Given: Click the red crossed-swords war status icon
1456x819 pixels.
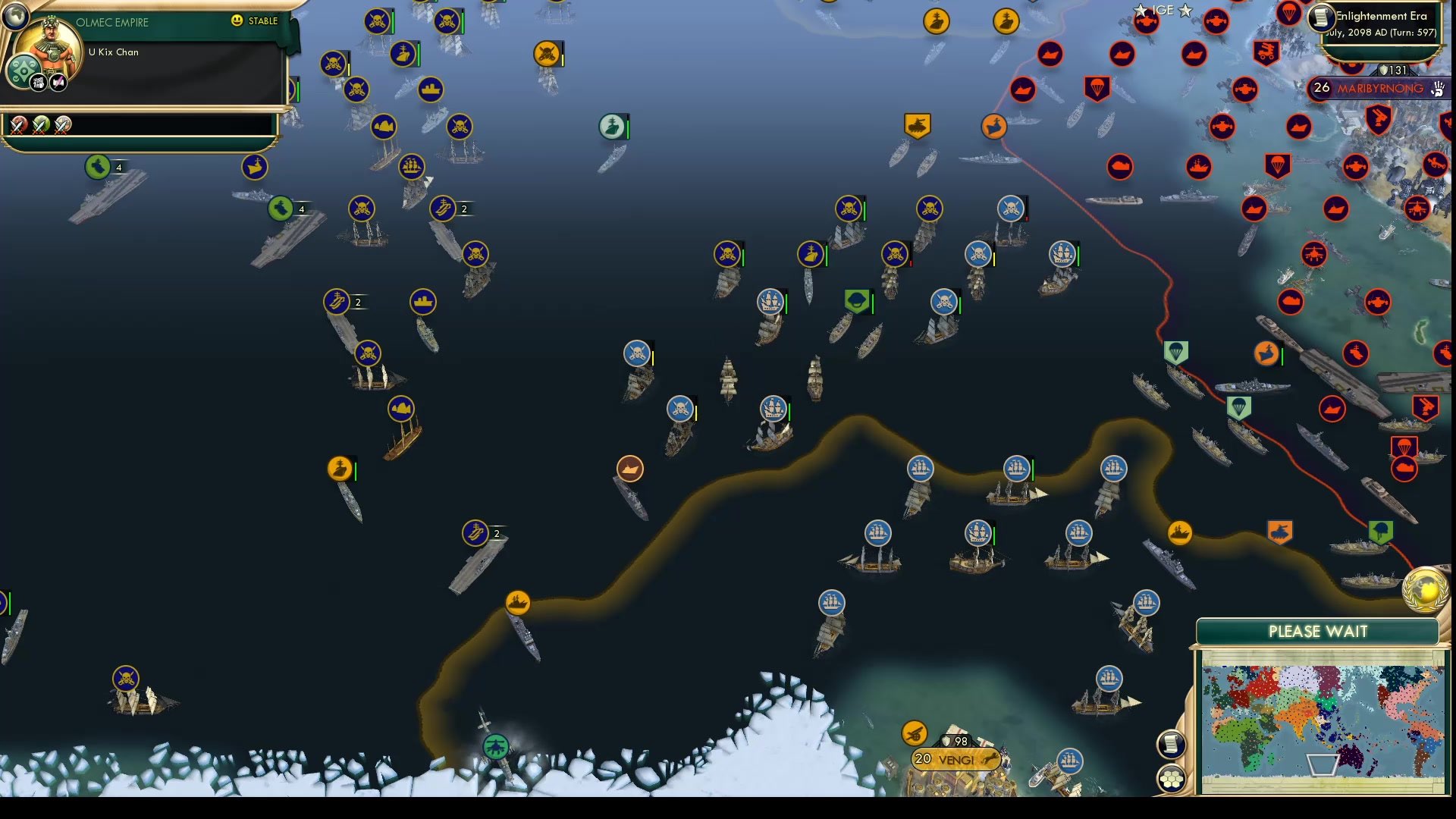Looking at the screenshot, I should [18, 127].
